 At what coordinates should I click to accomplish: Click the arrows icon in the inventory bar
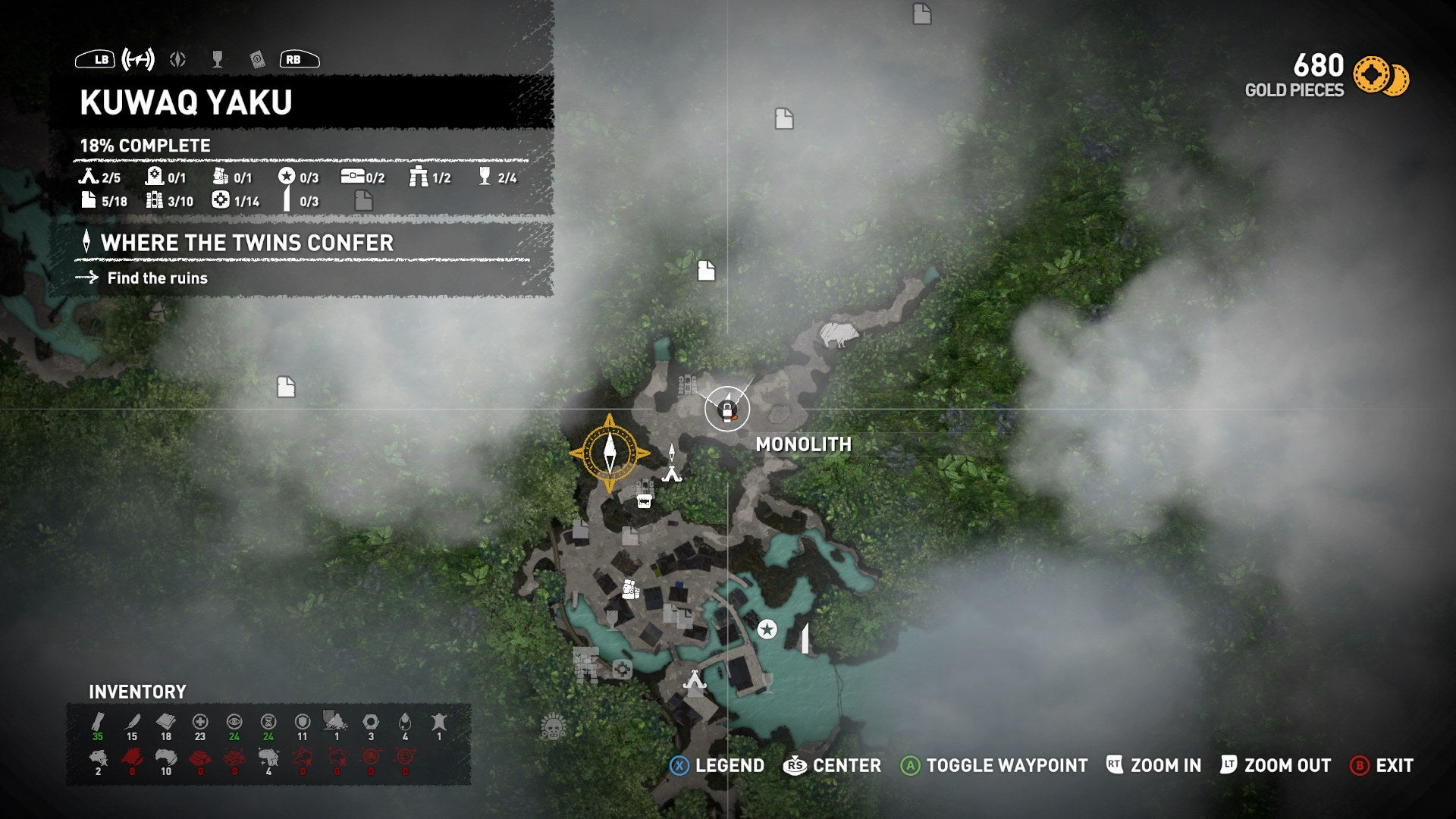(x=97, y=722)
